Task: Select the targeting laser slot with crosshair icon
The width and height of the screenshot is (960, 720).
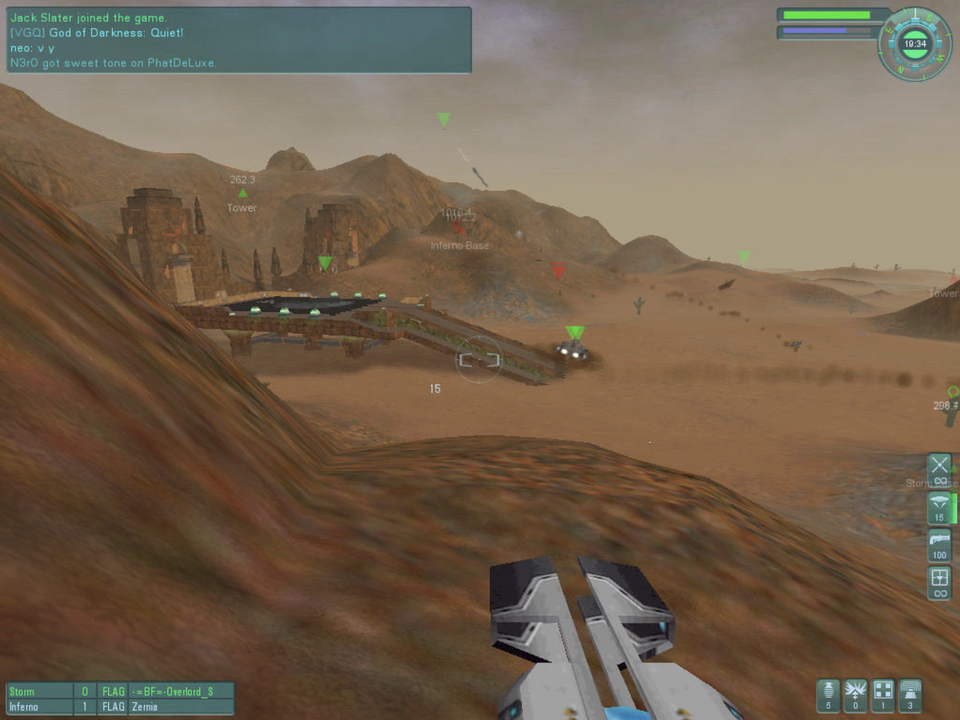Action: (939, 582)
